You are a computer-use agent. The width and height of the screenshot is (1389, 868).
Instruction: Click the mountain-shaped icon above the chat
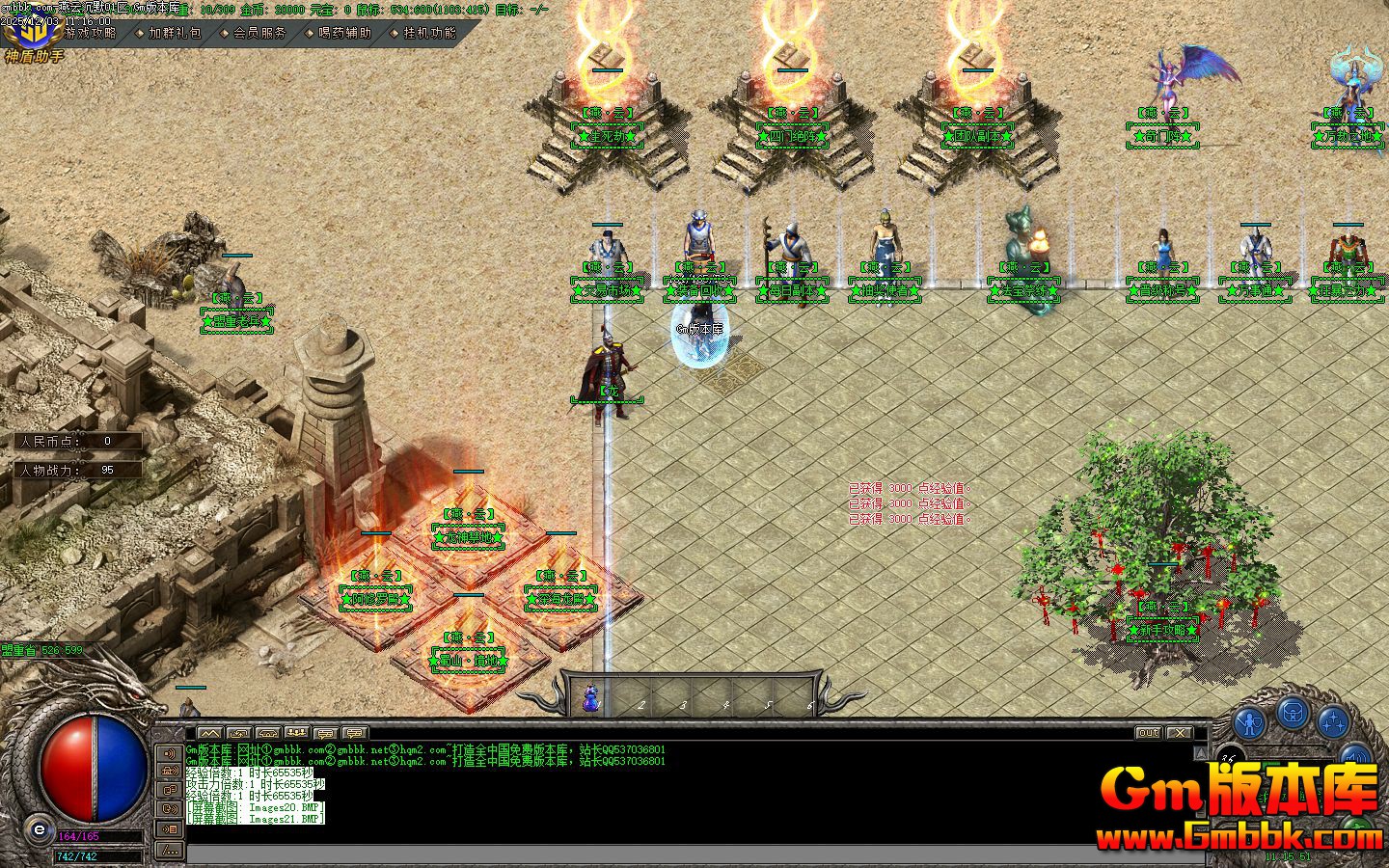click(209, 733)
